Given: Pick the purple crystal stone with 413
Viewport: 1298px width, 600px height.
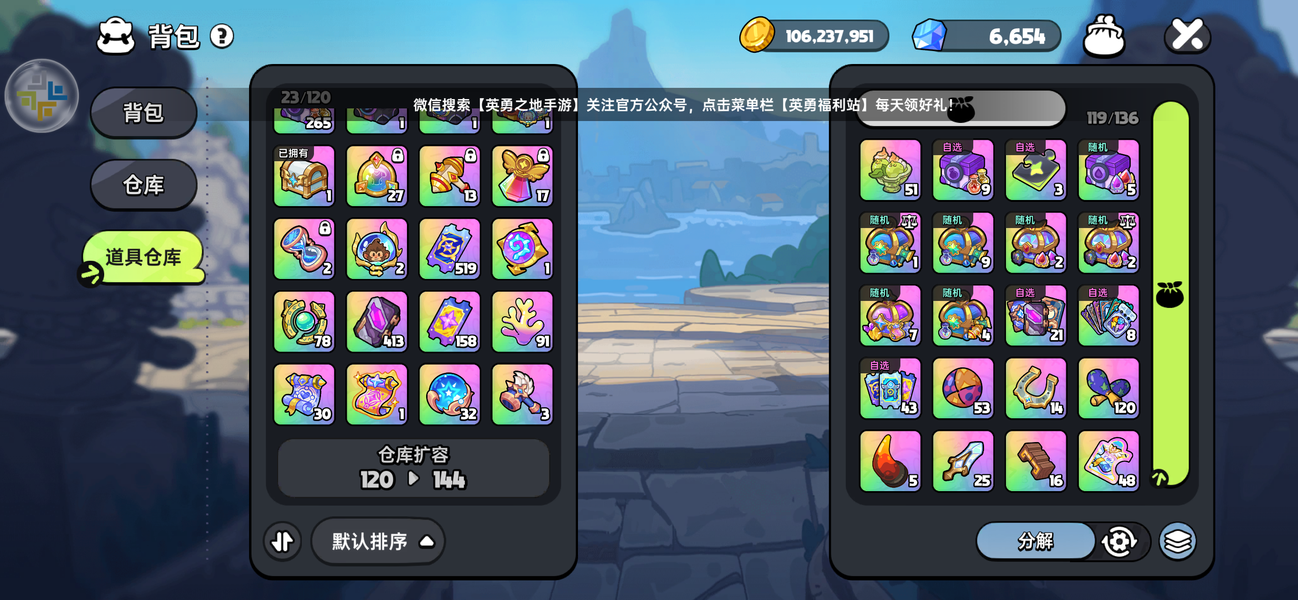Looking at the screenshot, I should coord(377,322).
